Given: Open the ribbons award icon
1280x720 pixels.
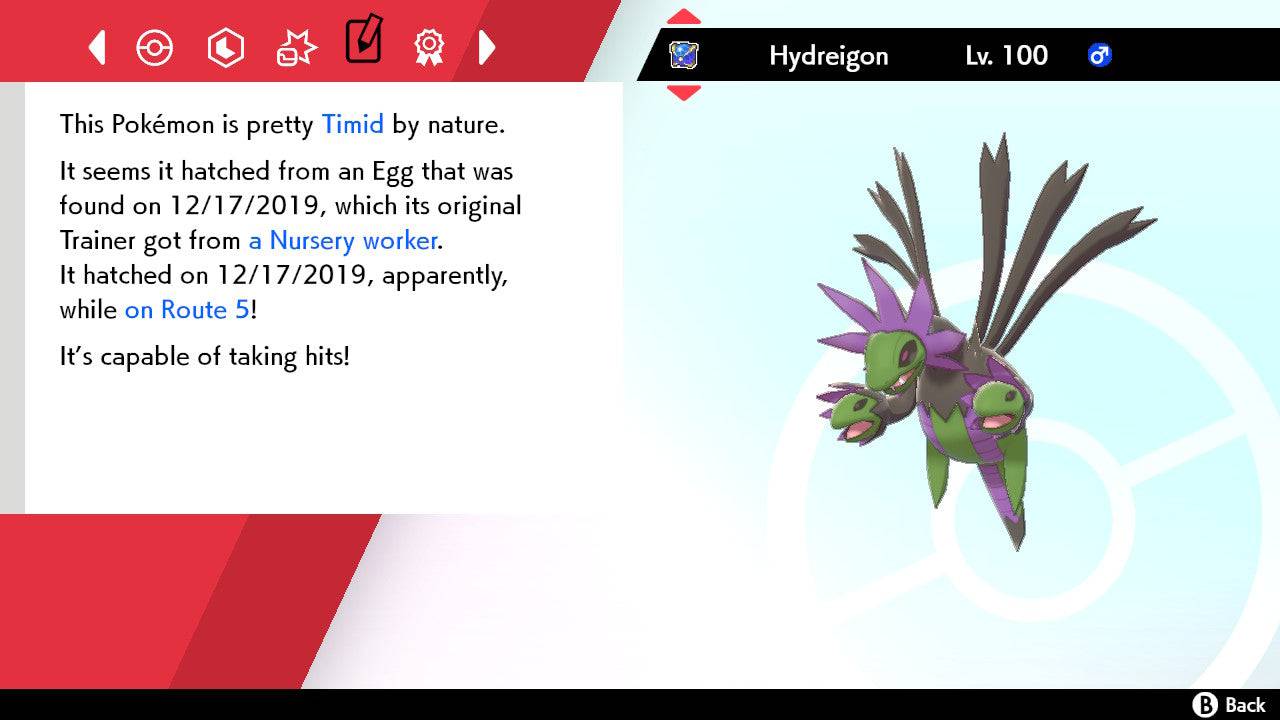Looking at the screenshot, I should [430, 47].
